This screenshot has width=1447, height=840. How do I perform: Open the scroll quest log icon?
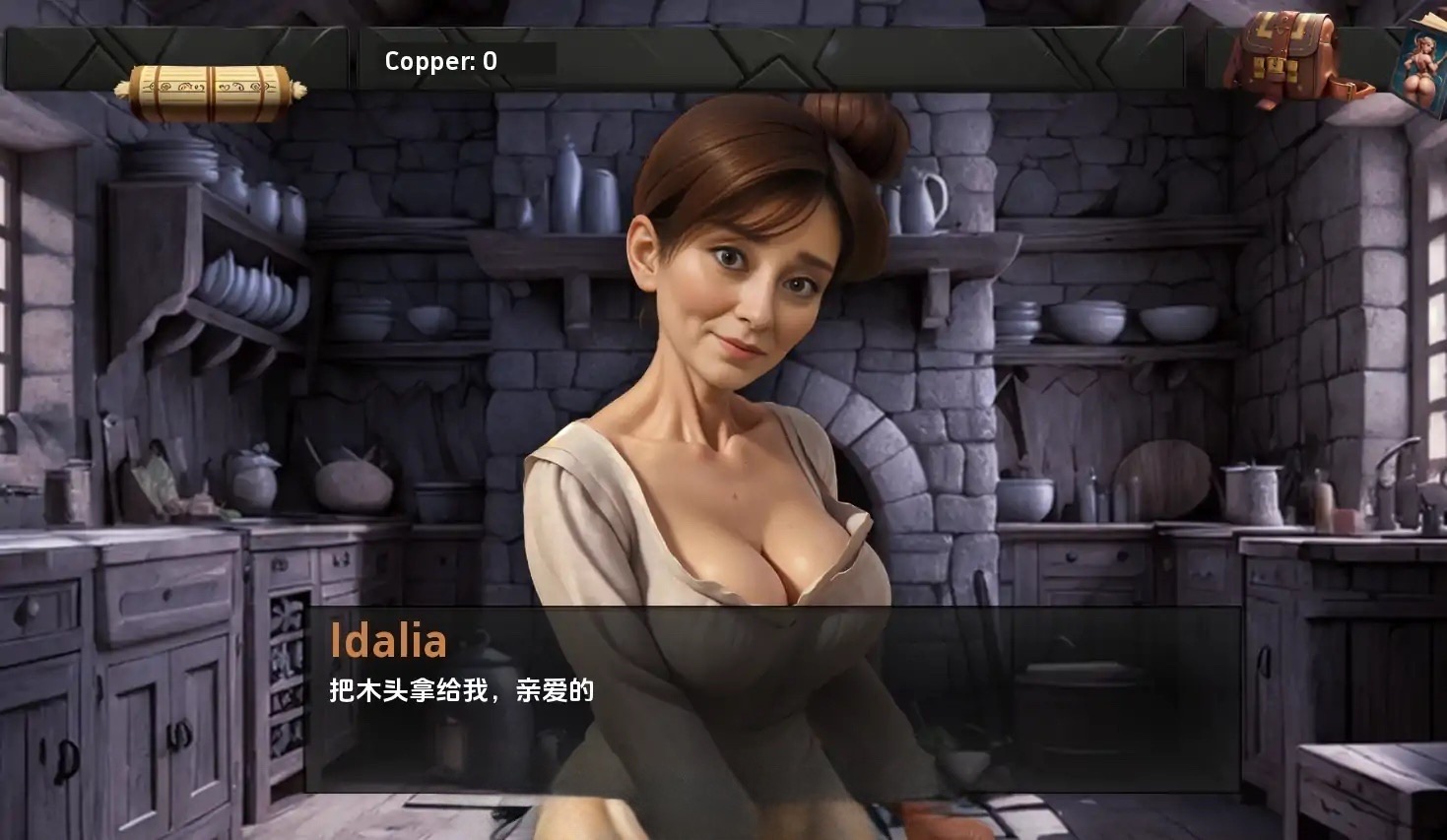[210, 93]
